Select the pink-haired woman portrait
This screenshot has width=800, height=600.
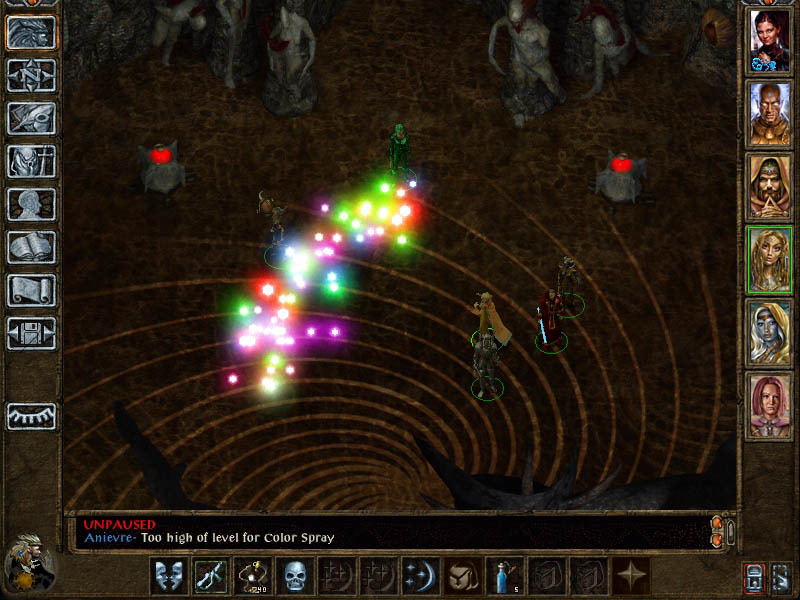pyautogui.click(x=770, y=406)
